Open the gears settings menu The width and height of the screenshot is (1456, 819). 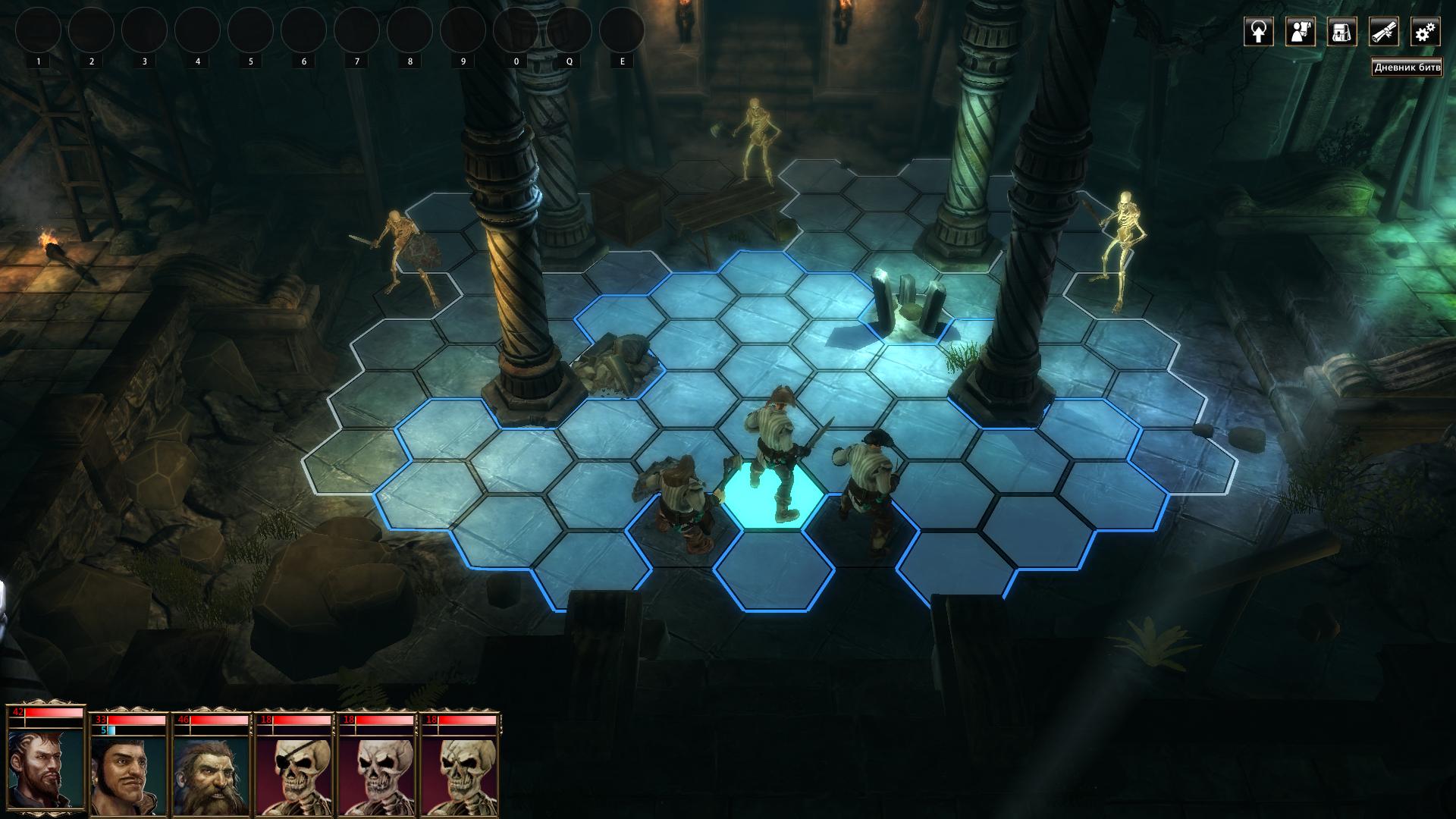[x=1425, y=32]
